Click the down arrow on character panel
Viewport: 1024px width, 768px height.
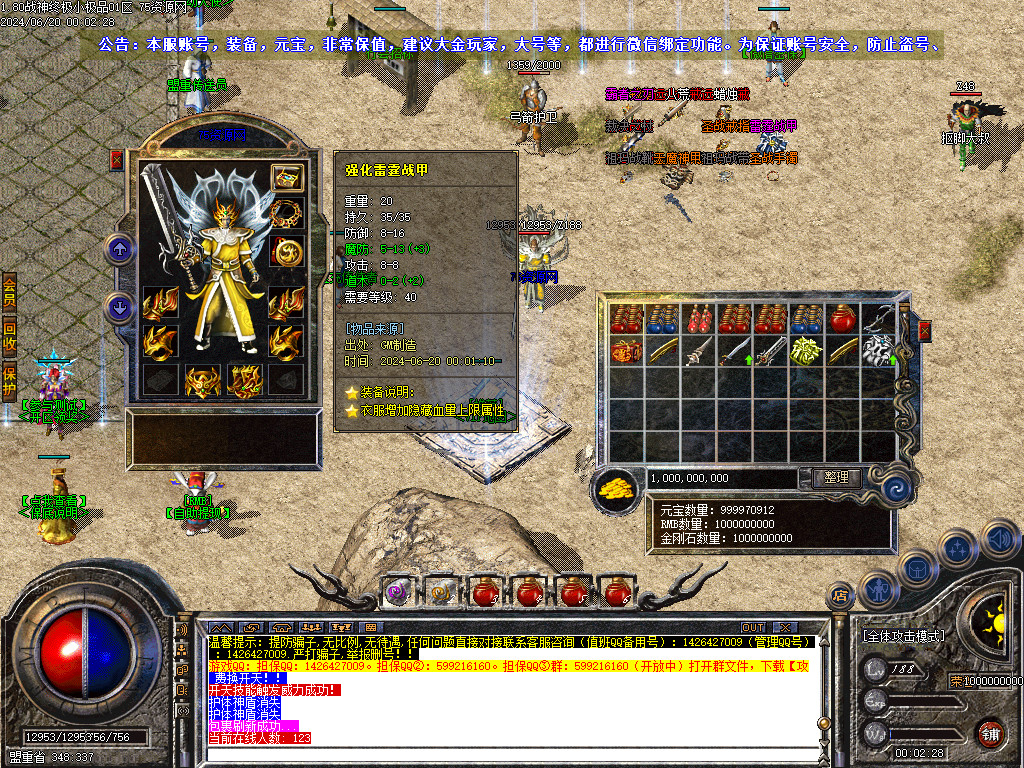pos(121,307)
